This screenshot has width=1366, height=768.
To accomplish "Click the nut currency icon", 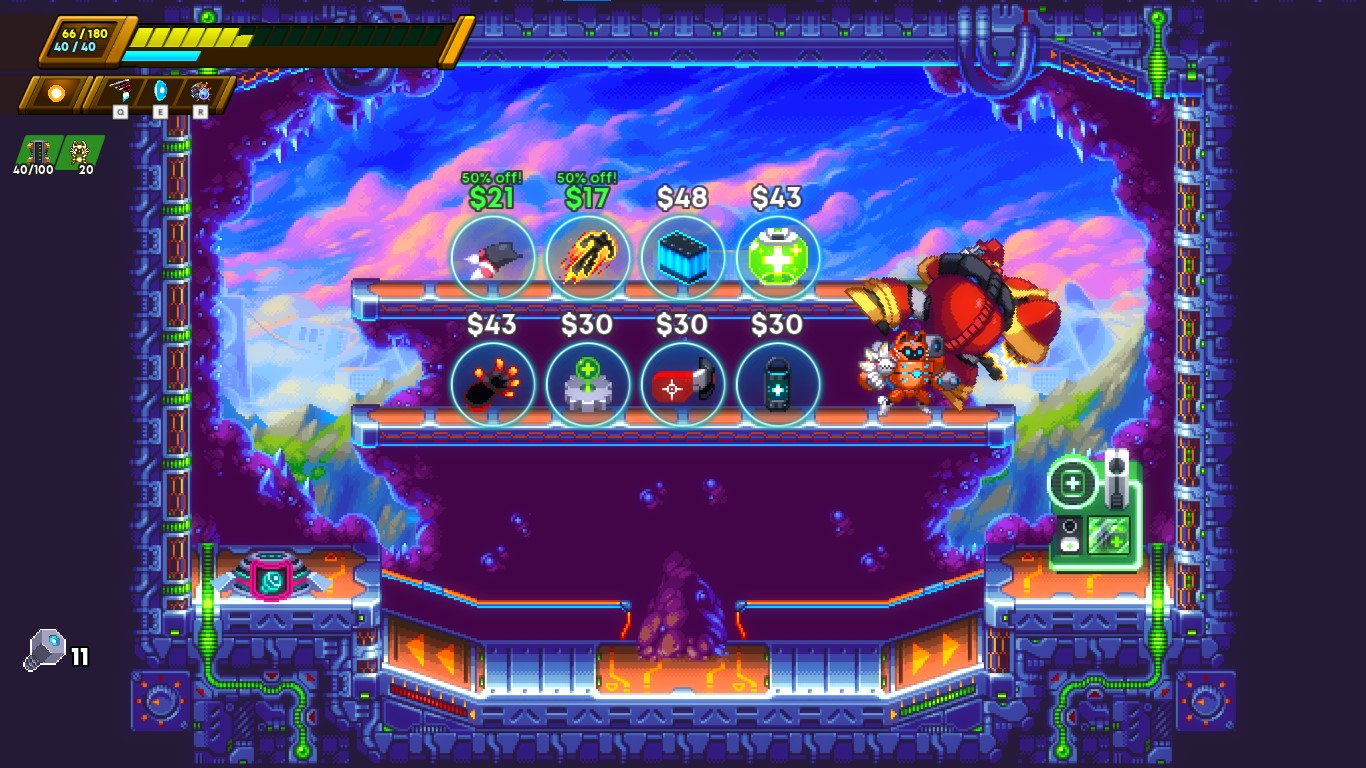I will point(45,650).
